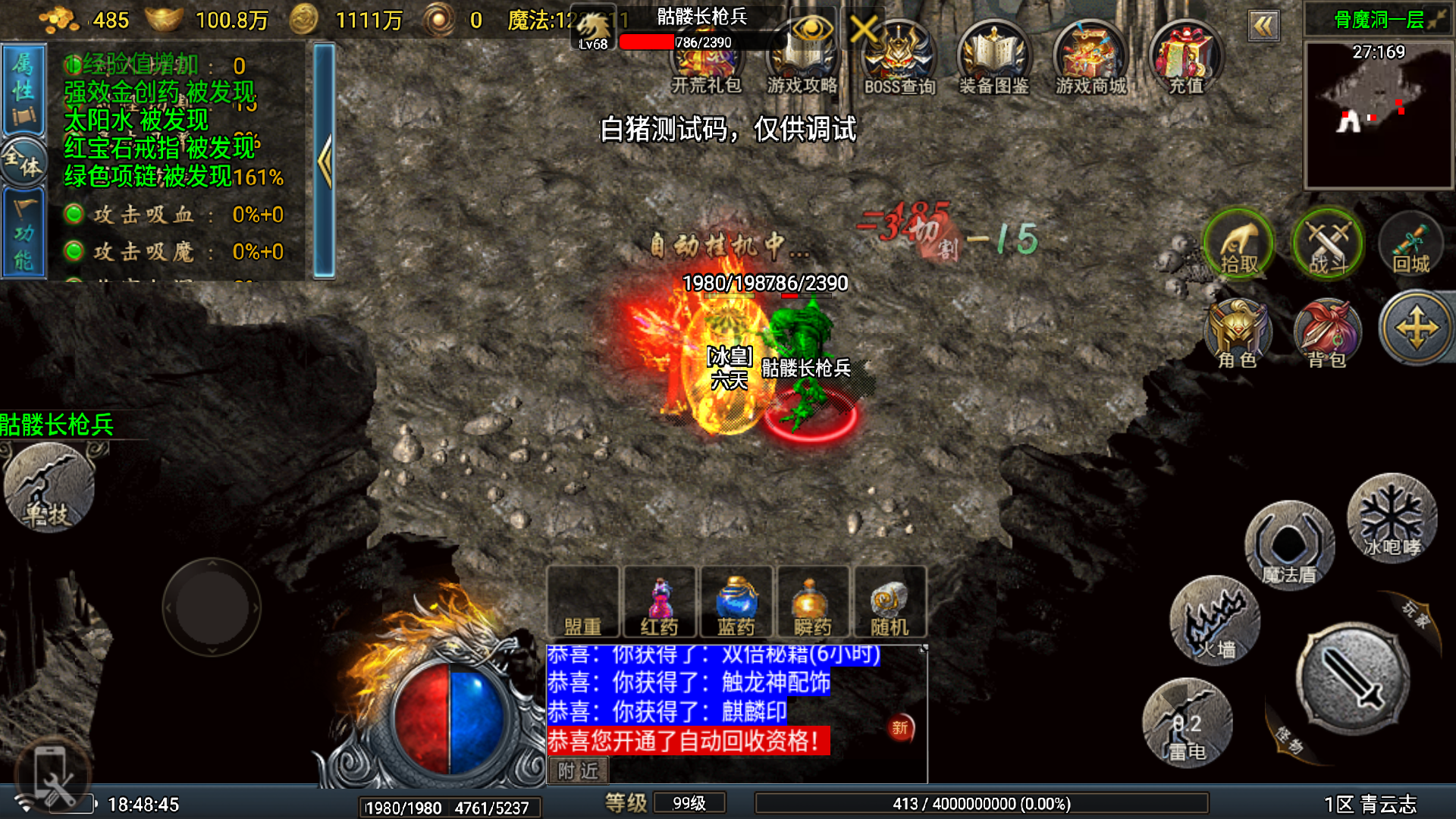The width and height of the screenshot is (1456, 819).
Task: Open the 游戏商城 game shop
Action: coord(1090,59)
